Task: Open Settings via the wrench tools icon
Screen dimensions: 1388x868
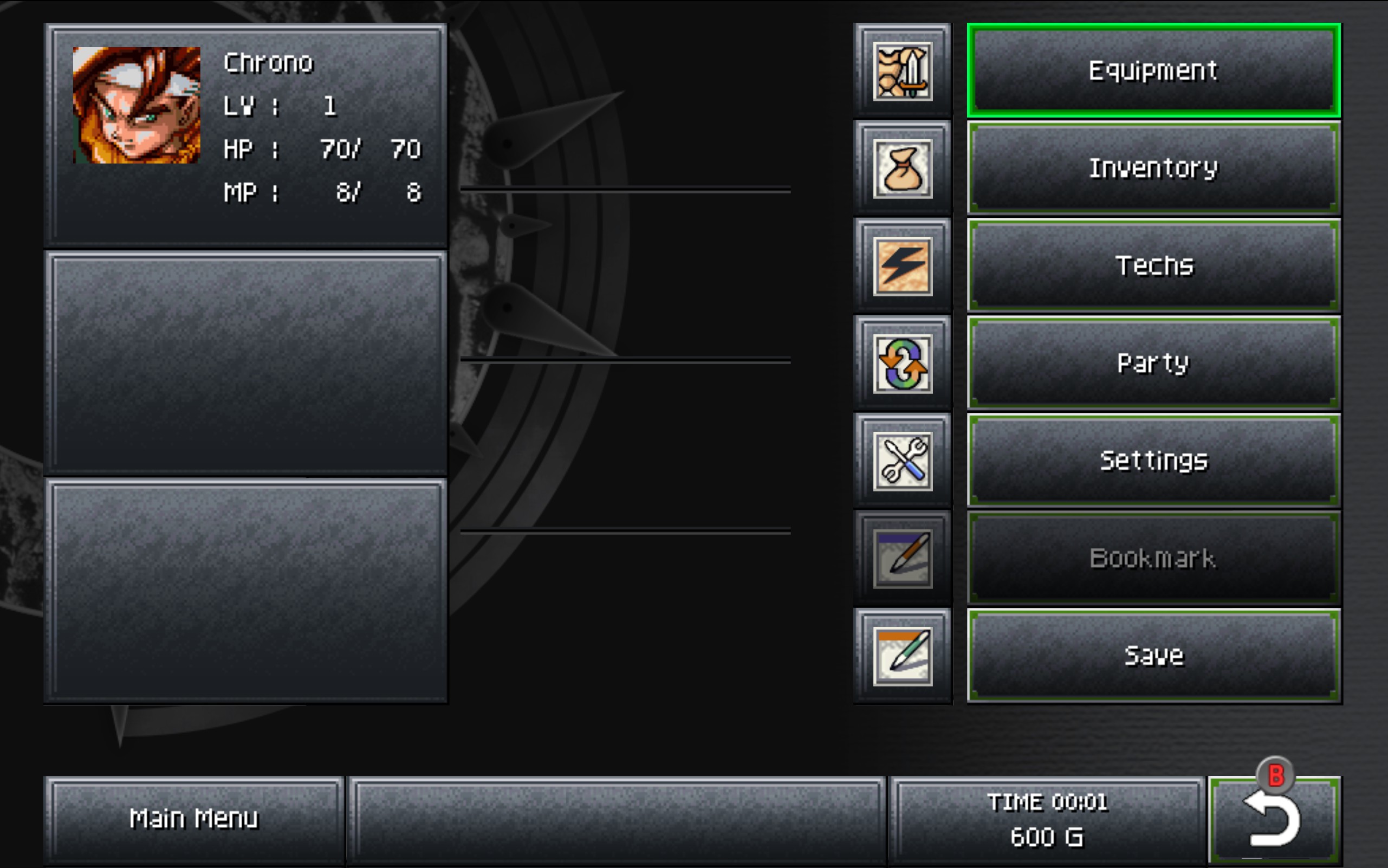Action: click(904, 459)
